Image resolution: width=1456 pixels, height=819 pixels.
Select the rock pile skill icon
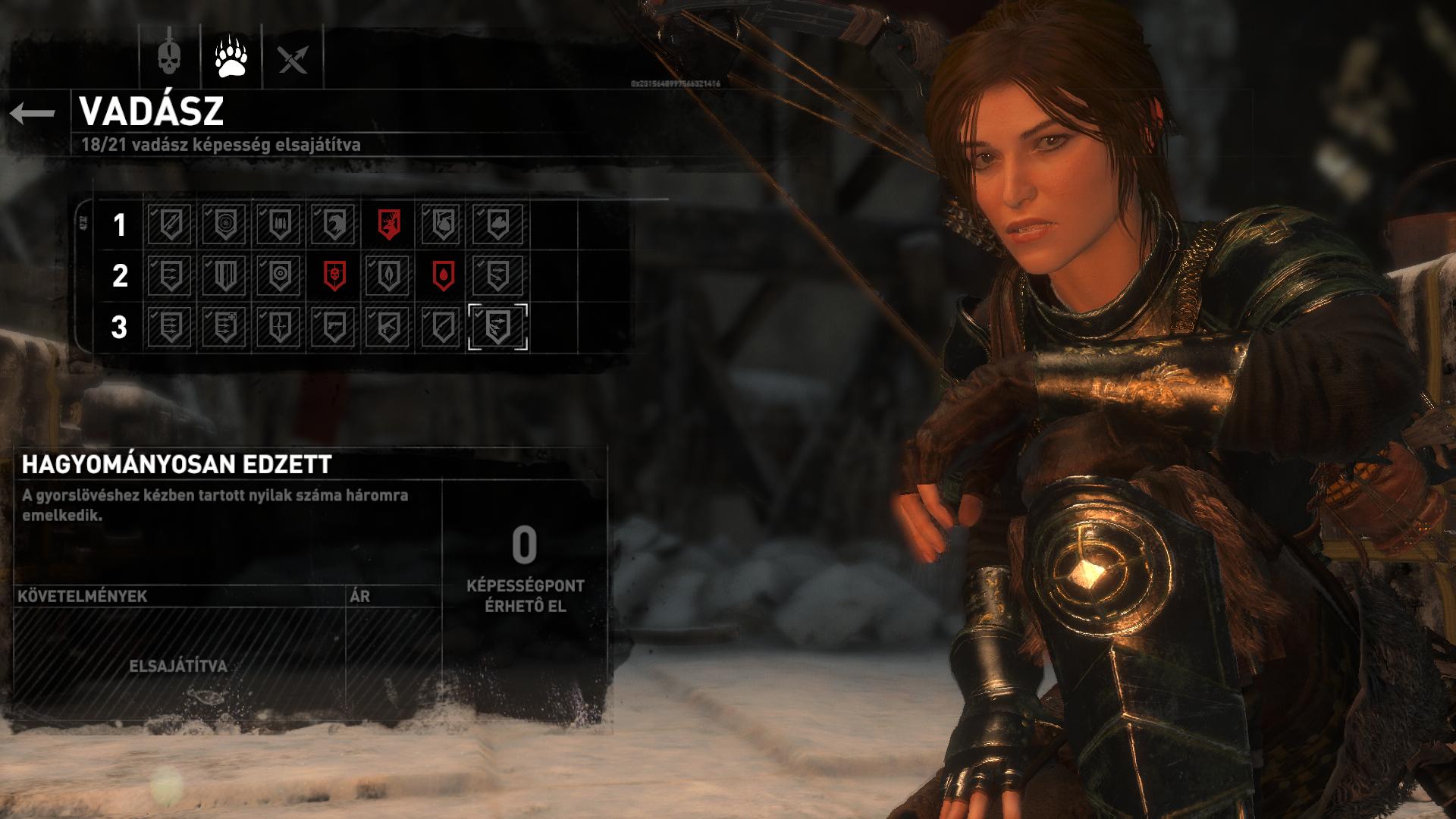point(498,224)
